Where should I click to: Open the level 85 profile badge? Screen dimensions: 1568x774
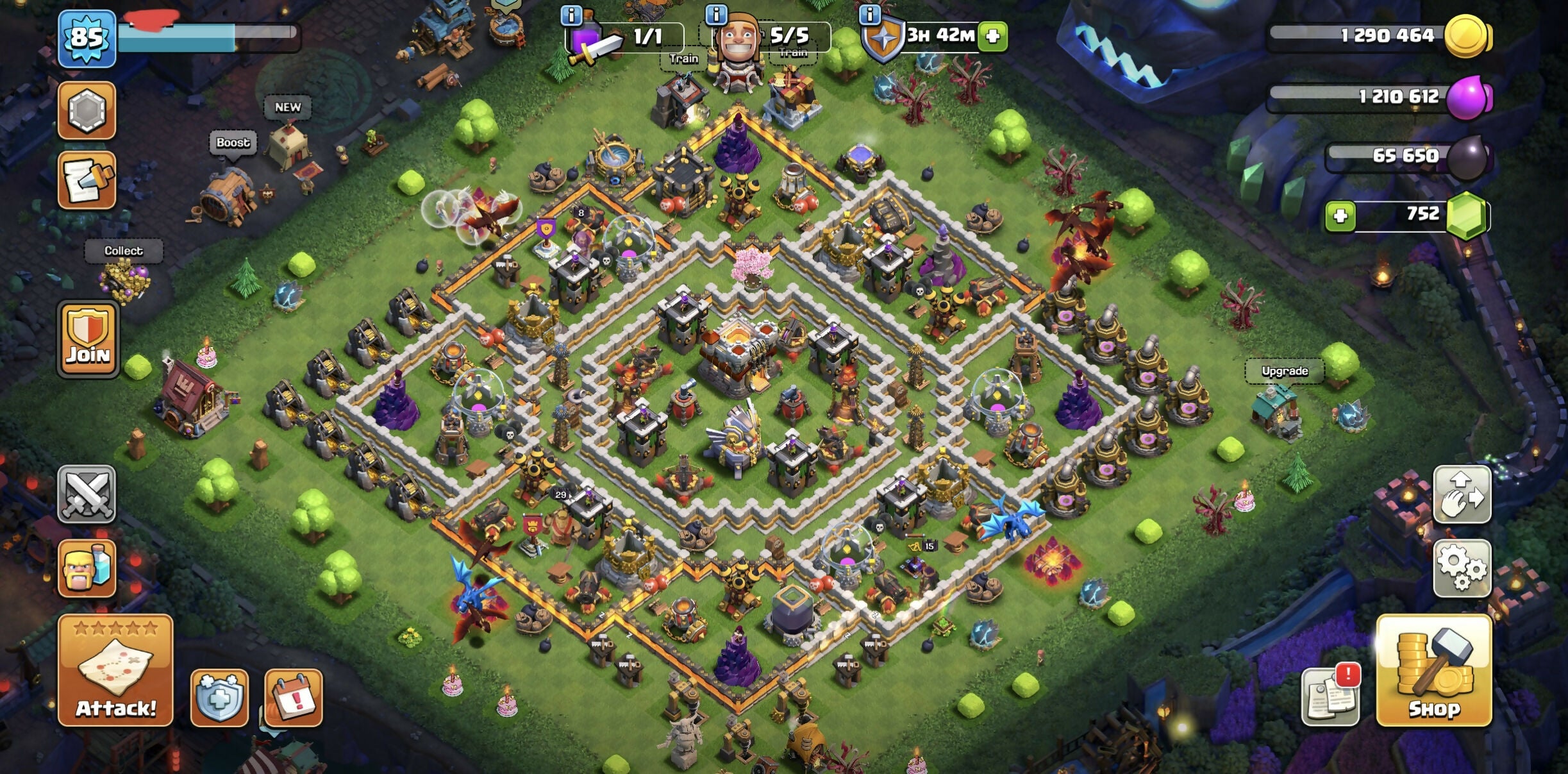87,38
